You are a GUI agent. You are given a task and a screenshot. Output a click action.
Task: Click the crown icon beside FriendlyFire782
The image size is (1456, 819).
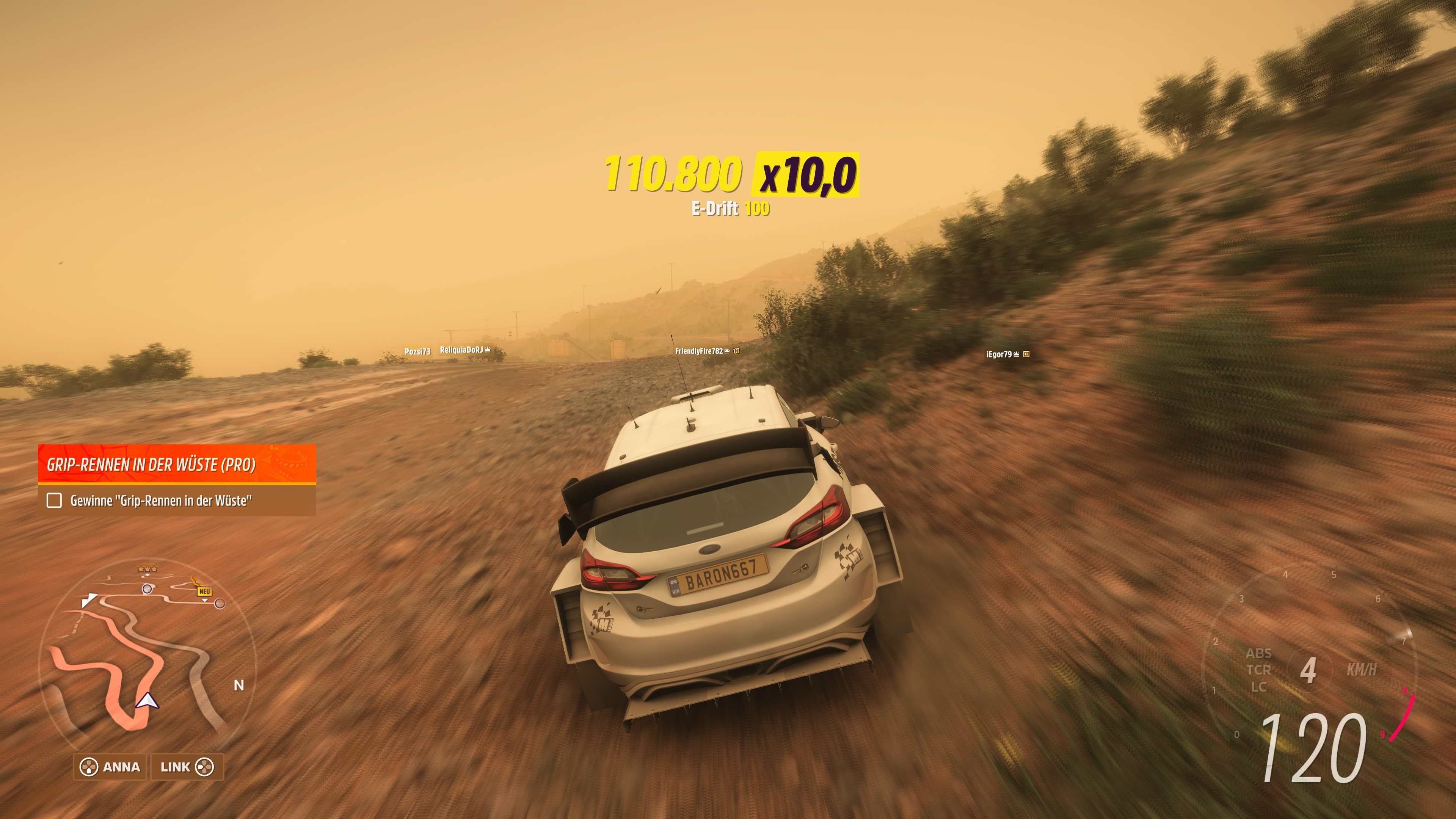728,350
